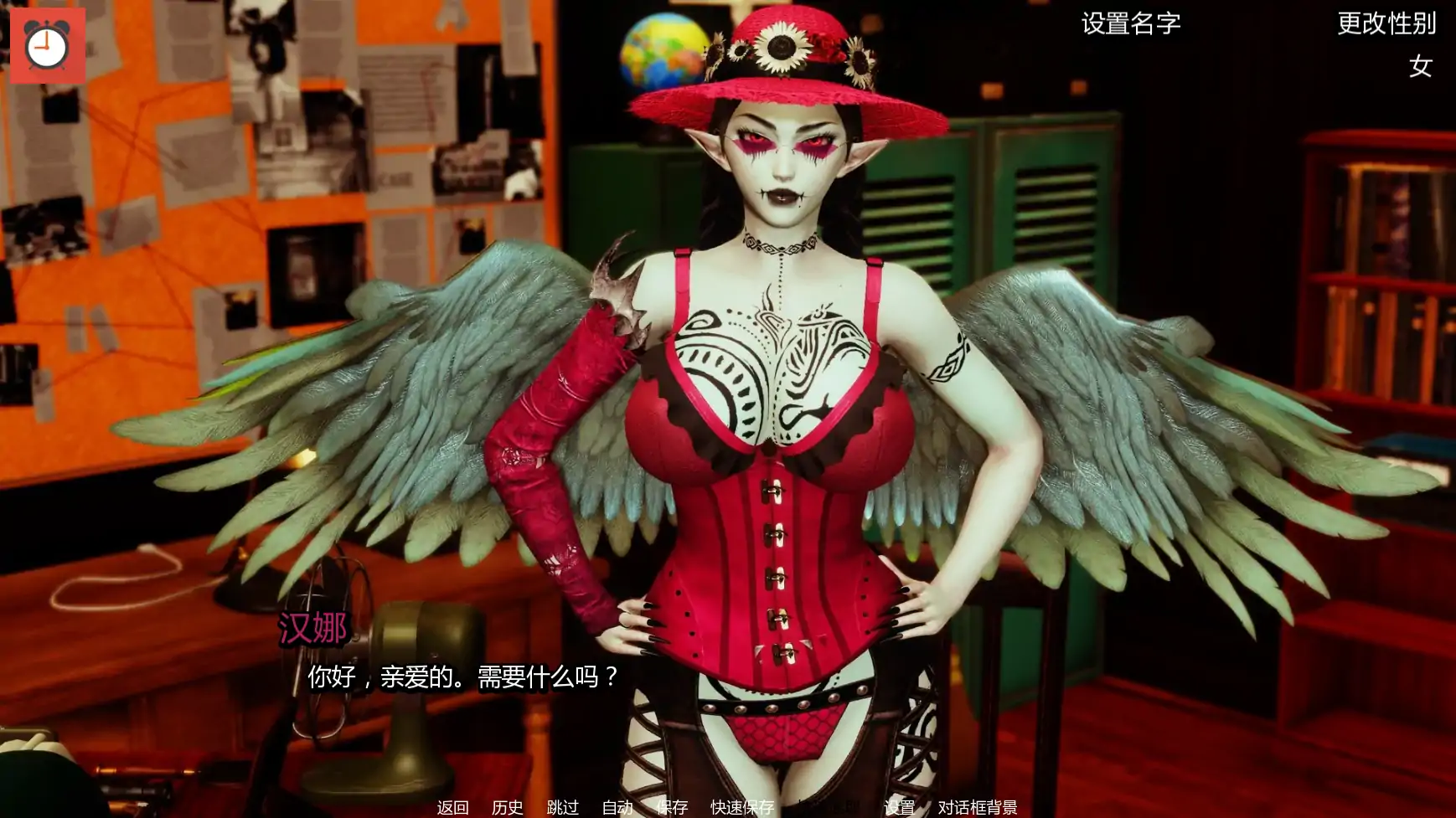Click 快速保存 to quick save the game
The width and height of the screenshot is (1456, 818).
point(742,809)
